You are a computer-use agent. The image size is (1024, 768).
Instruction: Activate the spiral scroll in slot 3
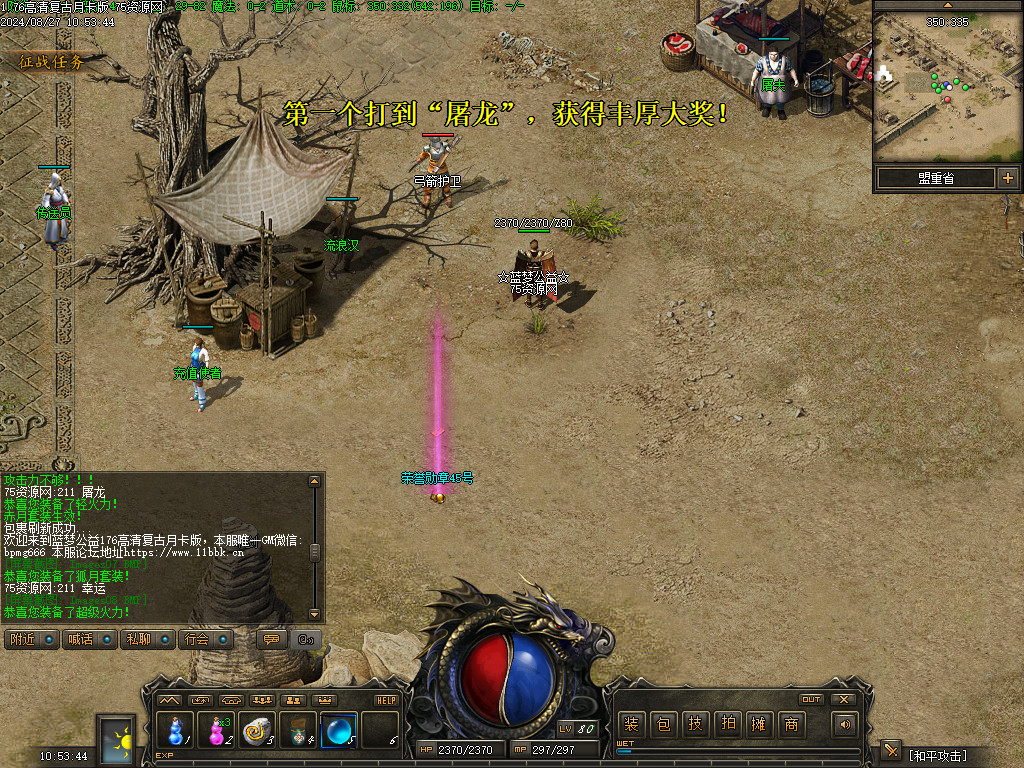click(258, 730)
